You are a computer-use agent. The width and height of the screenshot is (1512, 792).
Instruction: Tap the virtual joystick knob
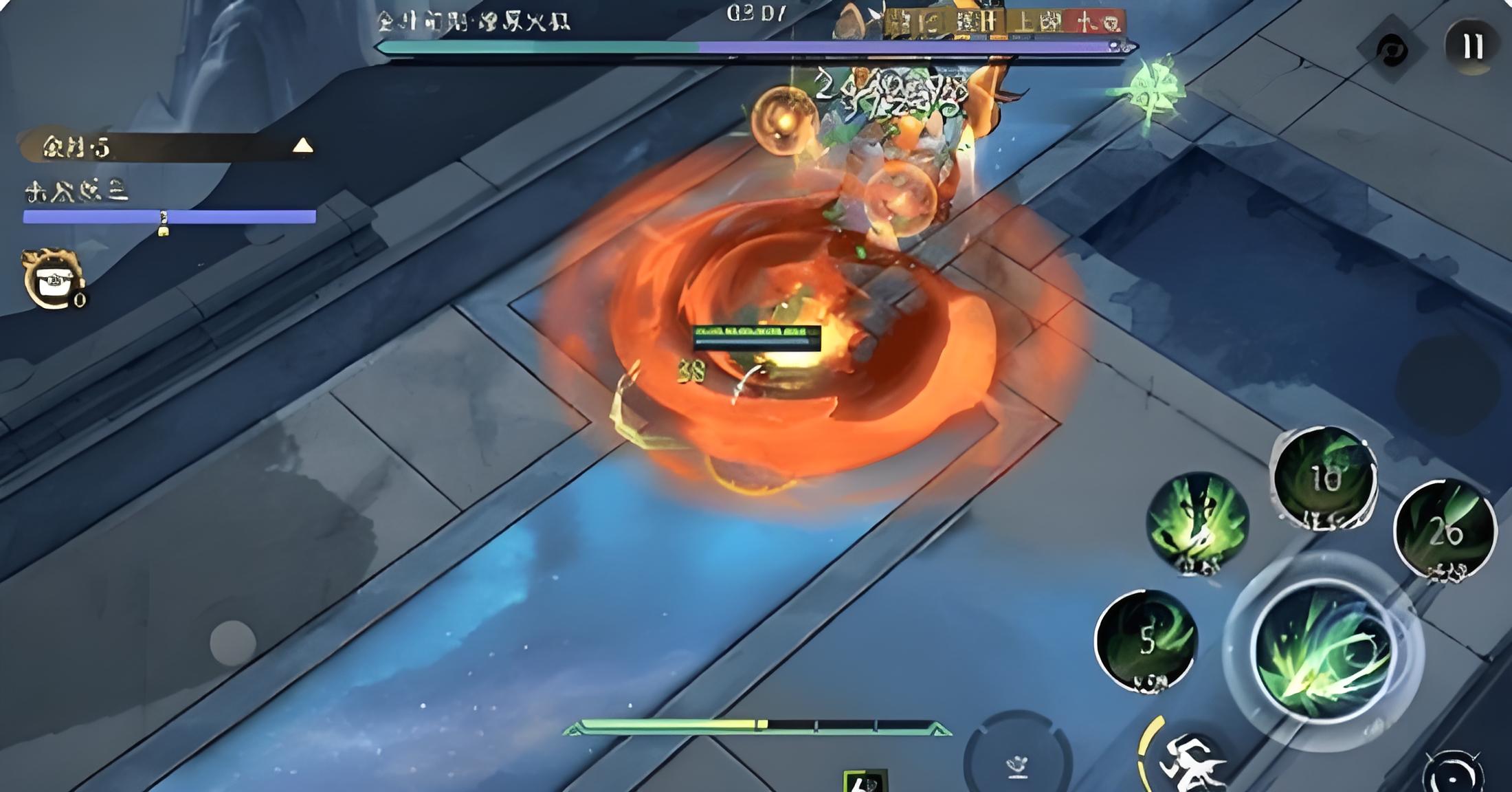[232, 643]
